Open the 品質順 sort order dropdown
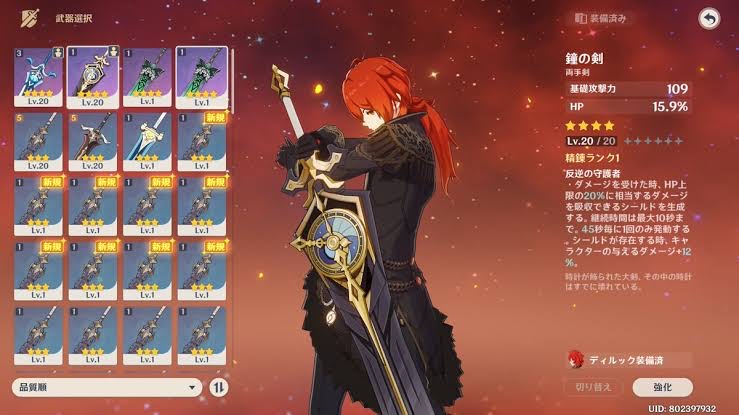 click(x=107, y=386)
